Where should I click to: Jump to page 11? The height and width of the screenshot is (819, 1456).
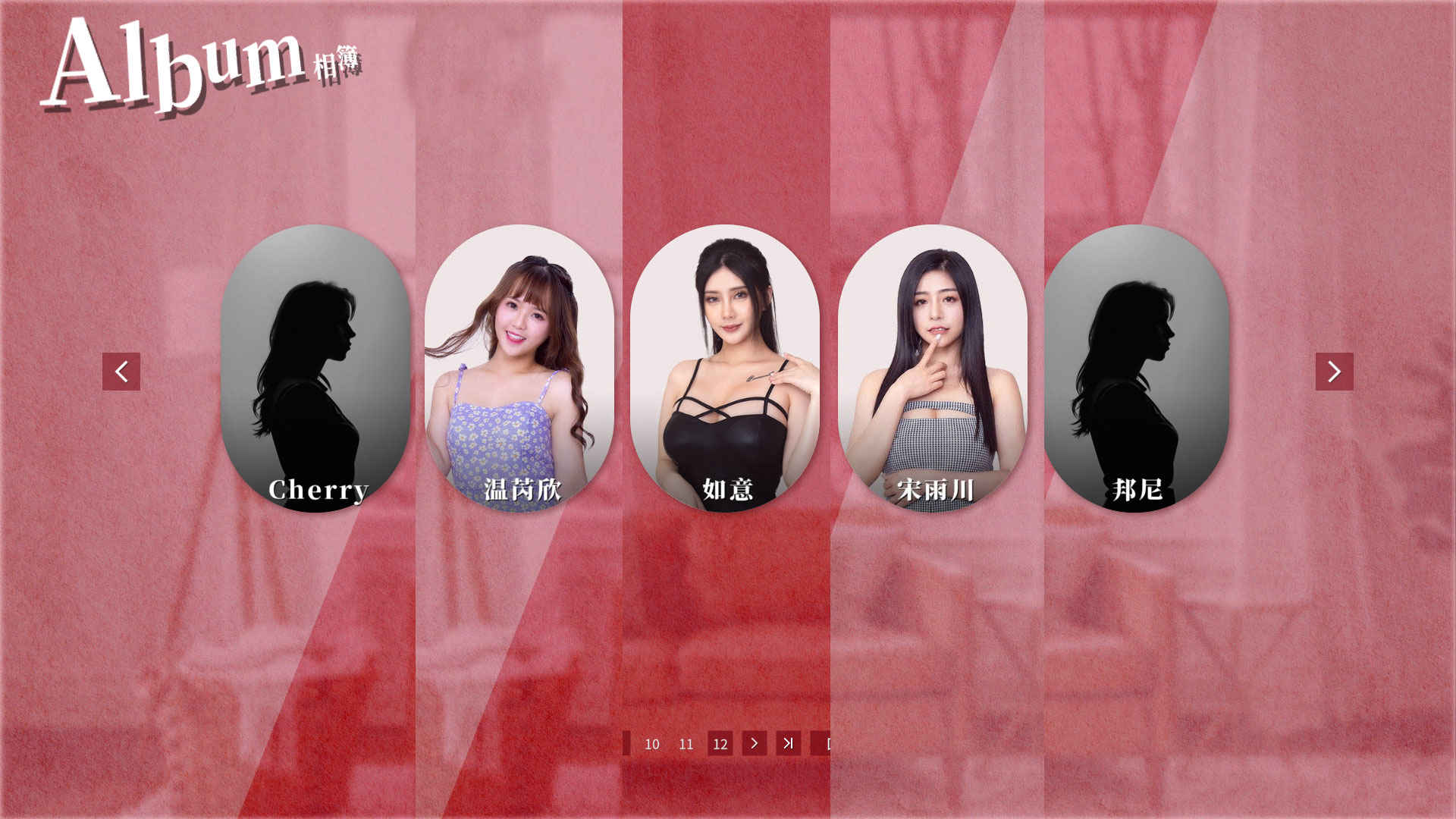(x=686, y=744)
